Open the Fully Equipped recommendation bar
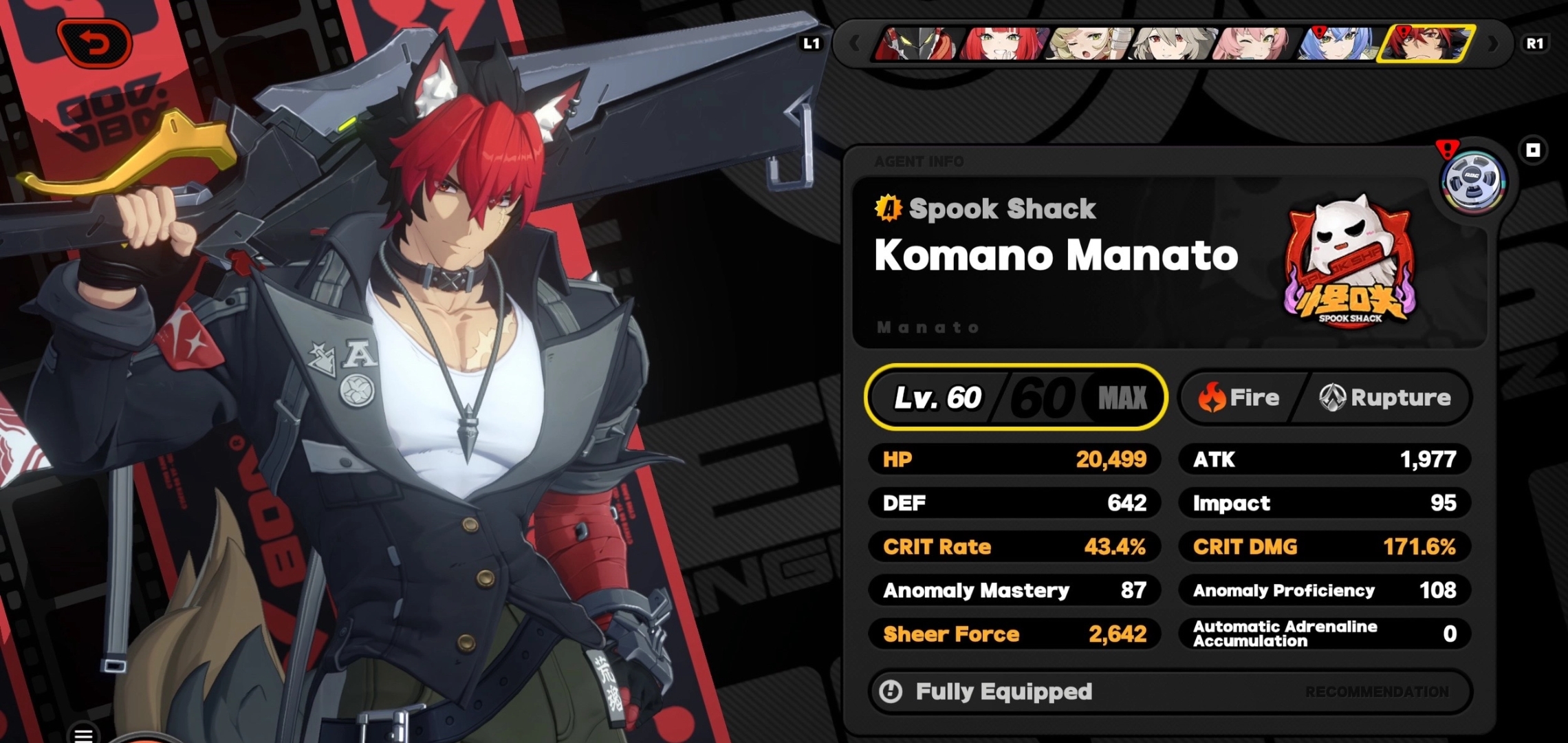The height and width of the screenshot is (743, 1568). pyautogui.click(x=1169, y=691)
